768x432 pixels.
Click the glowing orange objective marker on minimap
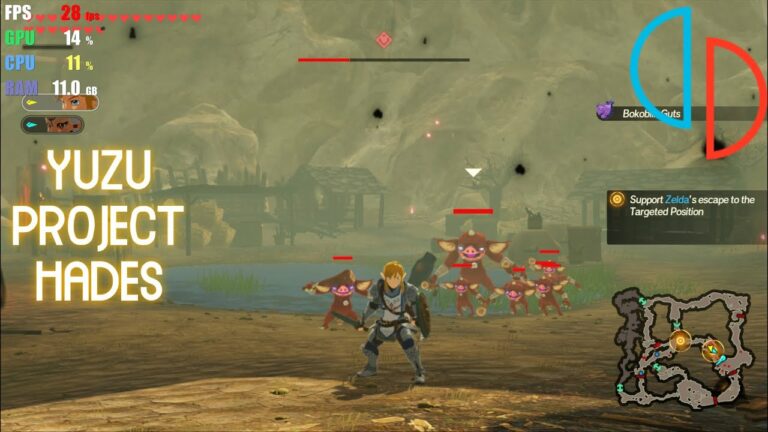[681, 341]
